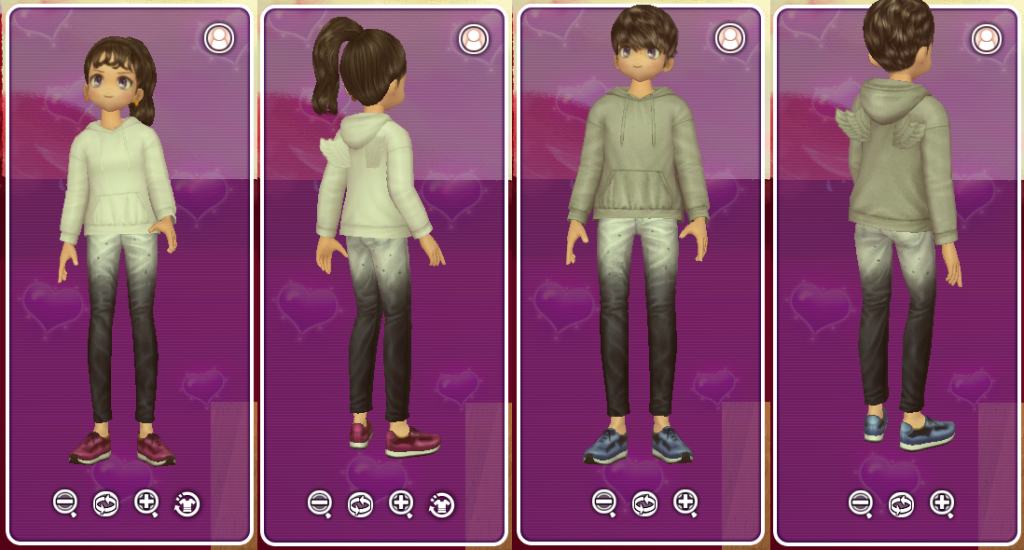Image resolution: width=1024 pixels, height=550 pixels.
Task: Zoom out the girl's front-view preview
Action: [65, 502]
